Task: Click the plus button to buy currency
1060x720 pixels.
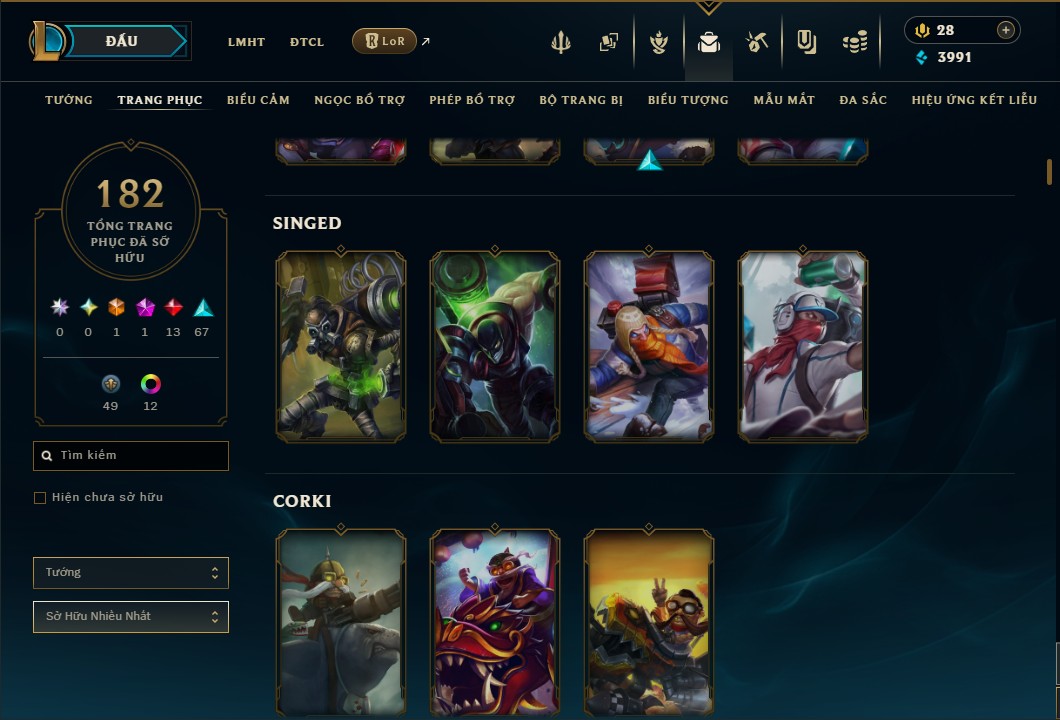Action: [1006, 30]
